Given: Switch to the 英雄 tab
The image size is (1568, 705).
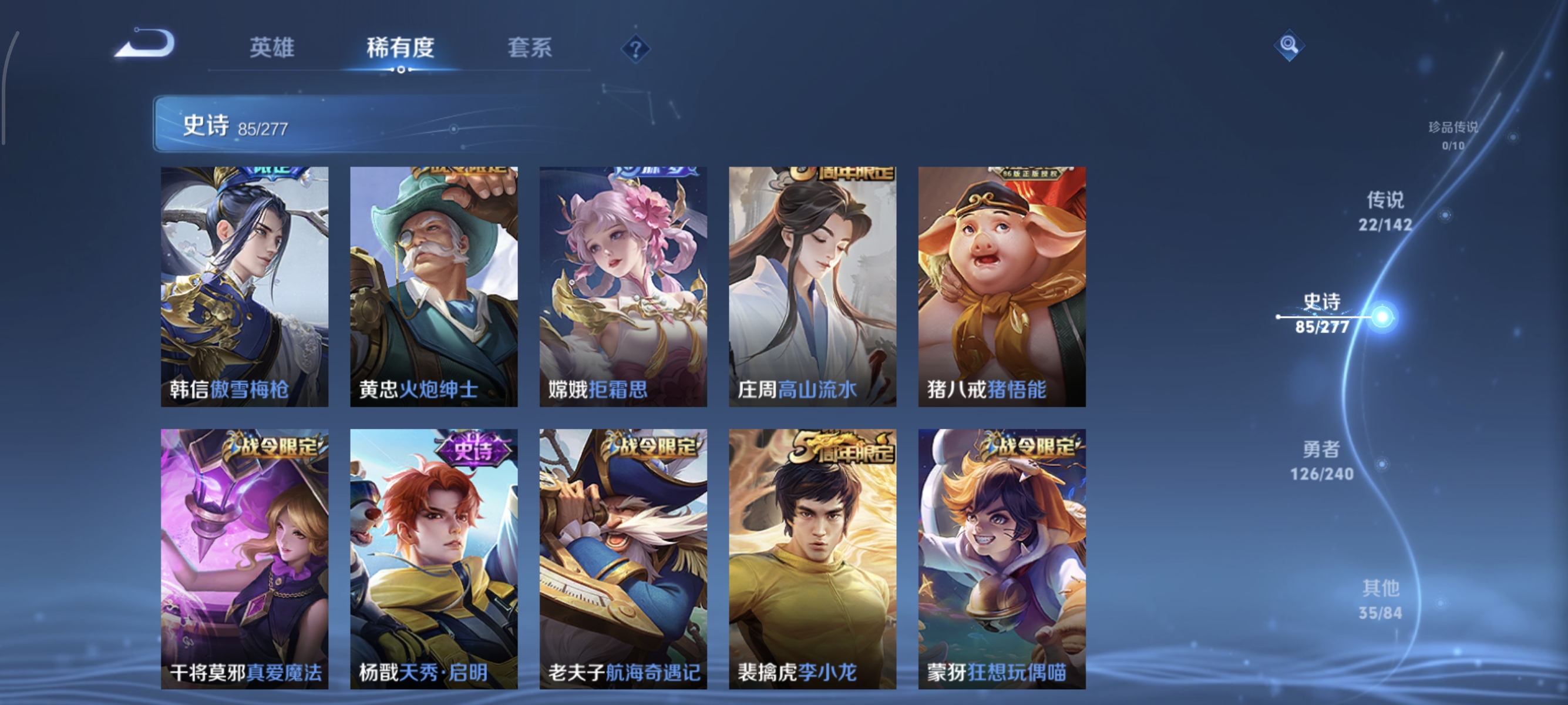Looking at the screenshot, I should [x=272, y=49].
